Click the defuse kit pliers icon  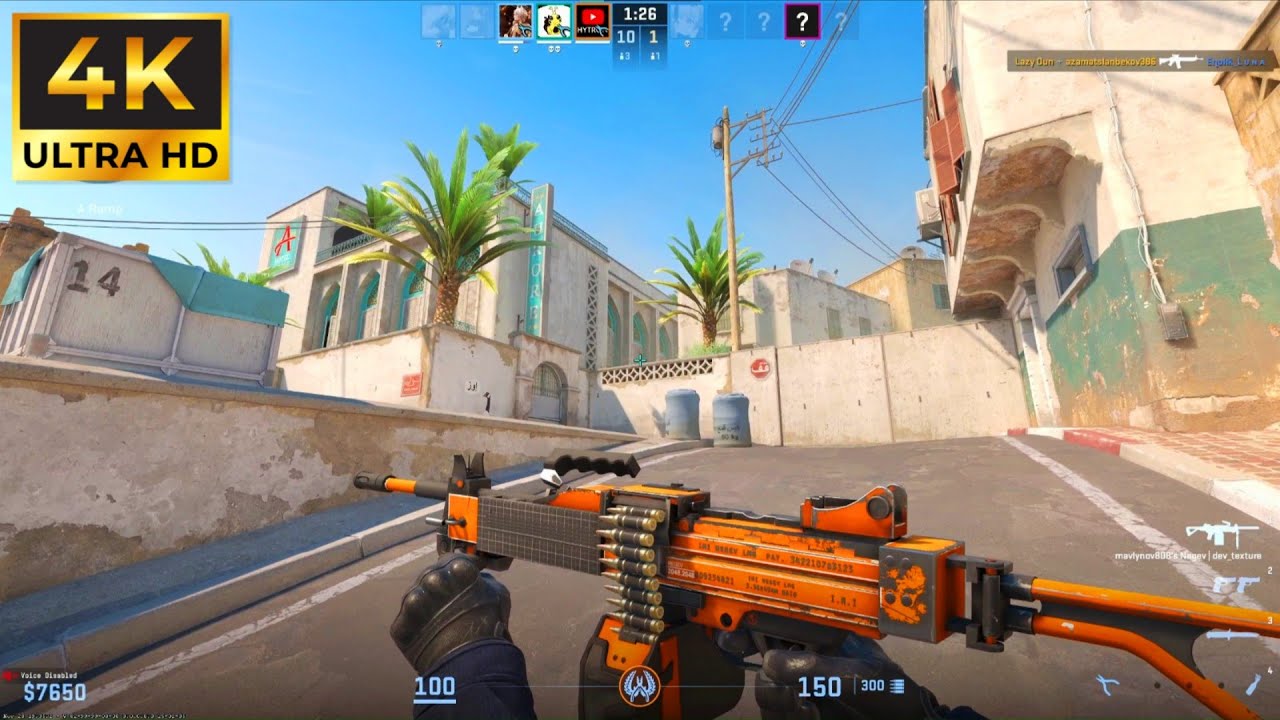pyautogui.click(x=1108, y=685)
